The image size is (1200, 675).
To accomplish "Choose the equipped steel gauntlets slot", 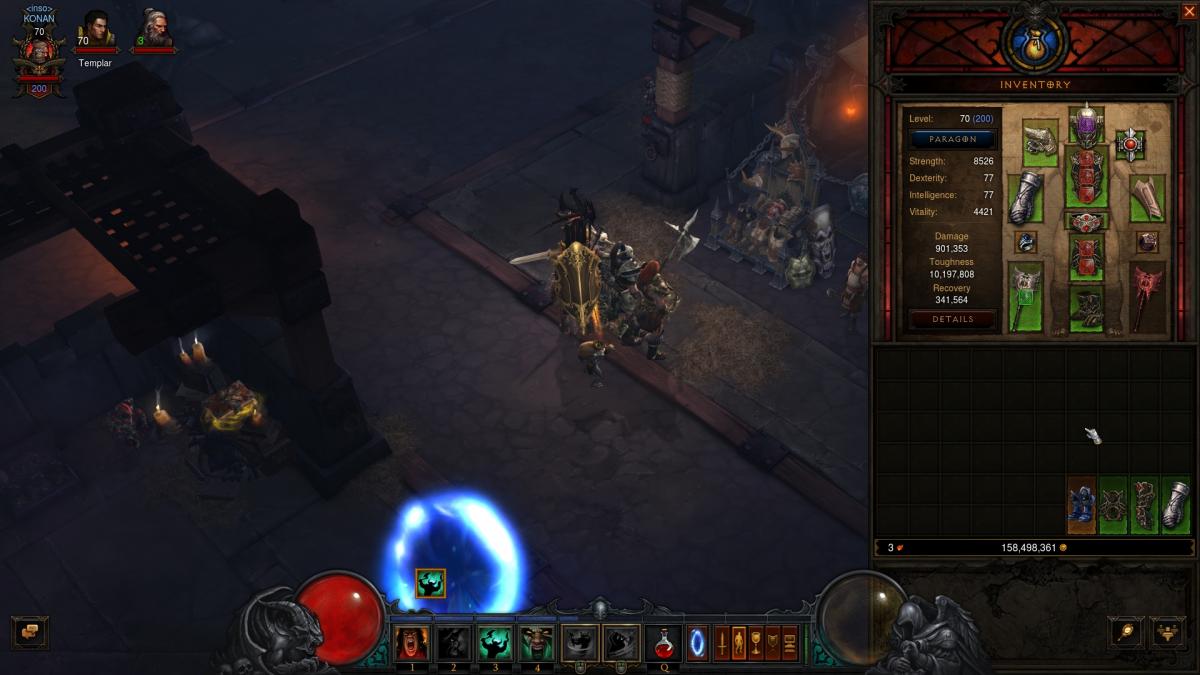I will coord(1025,198).
